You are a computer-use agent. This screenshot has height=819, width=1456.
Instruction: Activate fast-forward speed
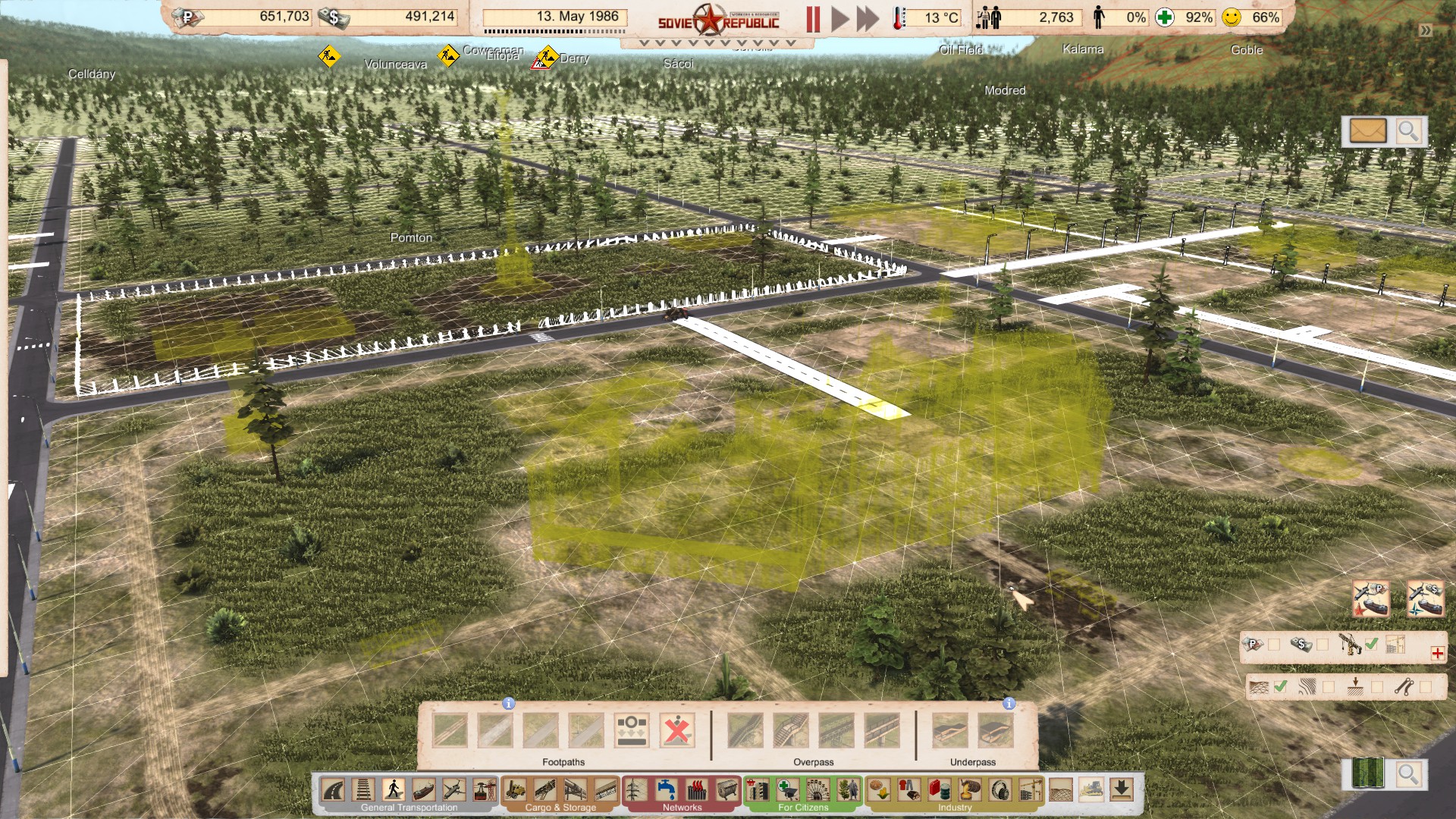(868, 19)
